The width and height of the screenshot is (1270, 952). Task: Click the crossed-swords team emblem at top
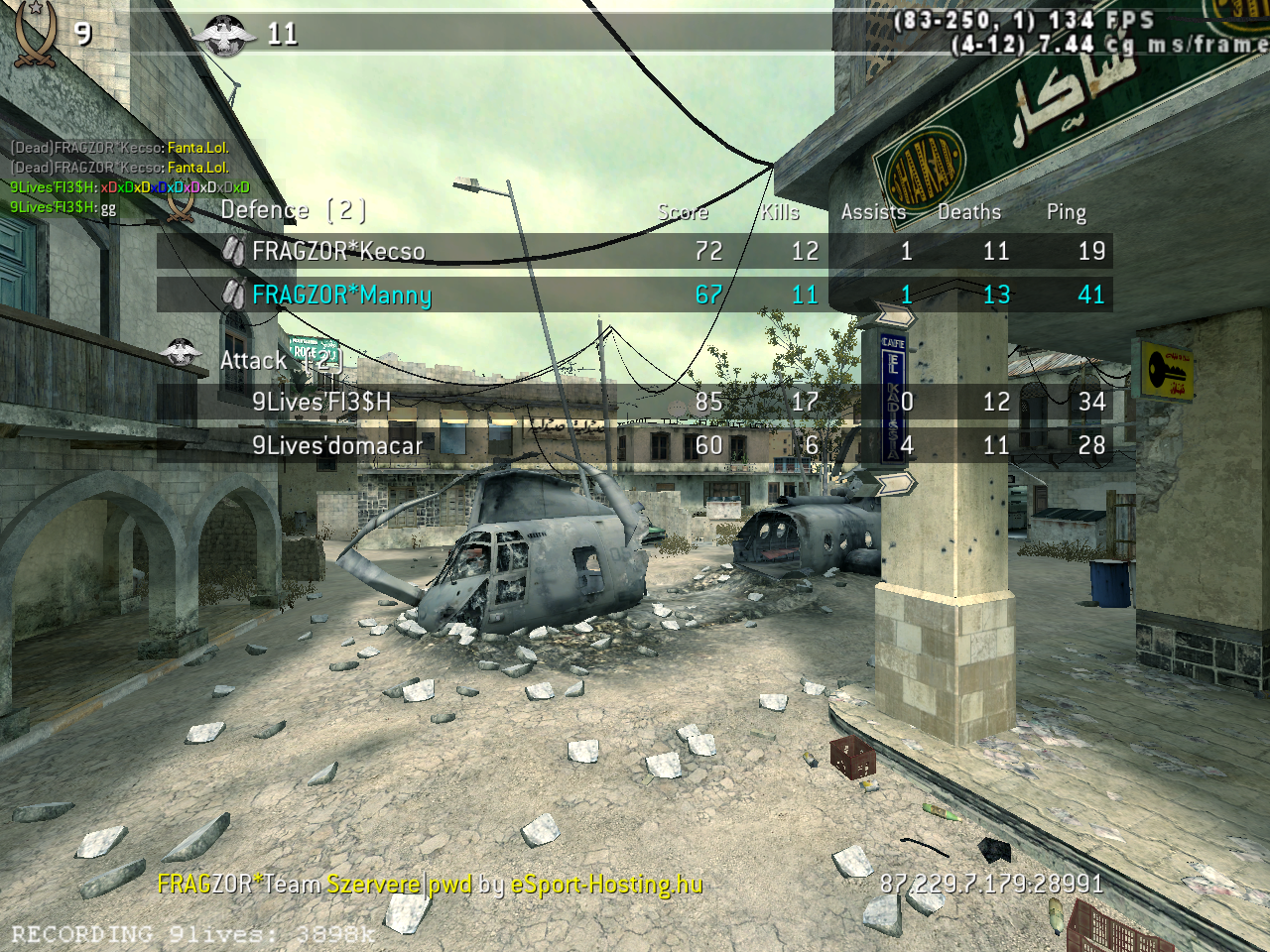click(x=36, y=34)
